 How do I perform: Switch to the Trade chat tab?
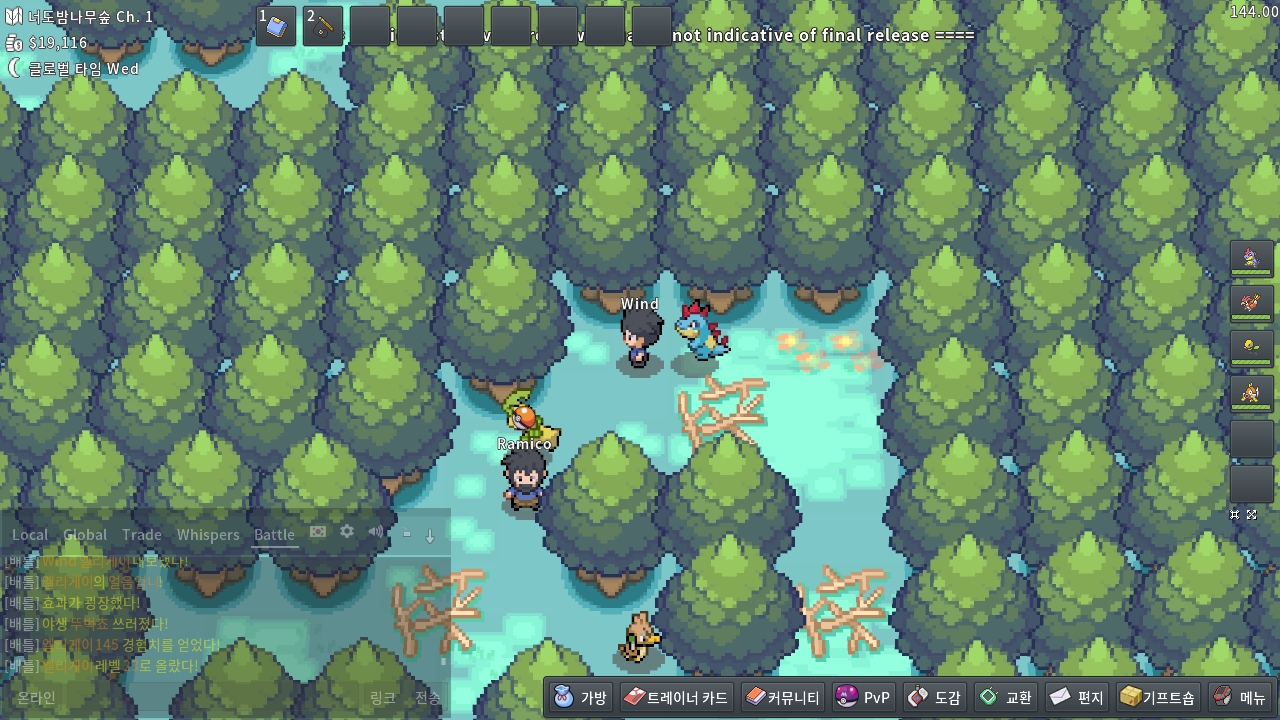click(x=142, y=535)
